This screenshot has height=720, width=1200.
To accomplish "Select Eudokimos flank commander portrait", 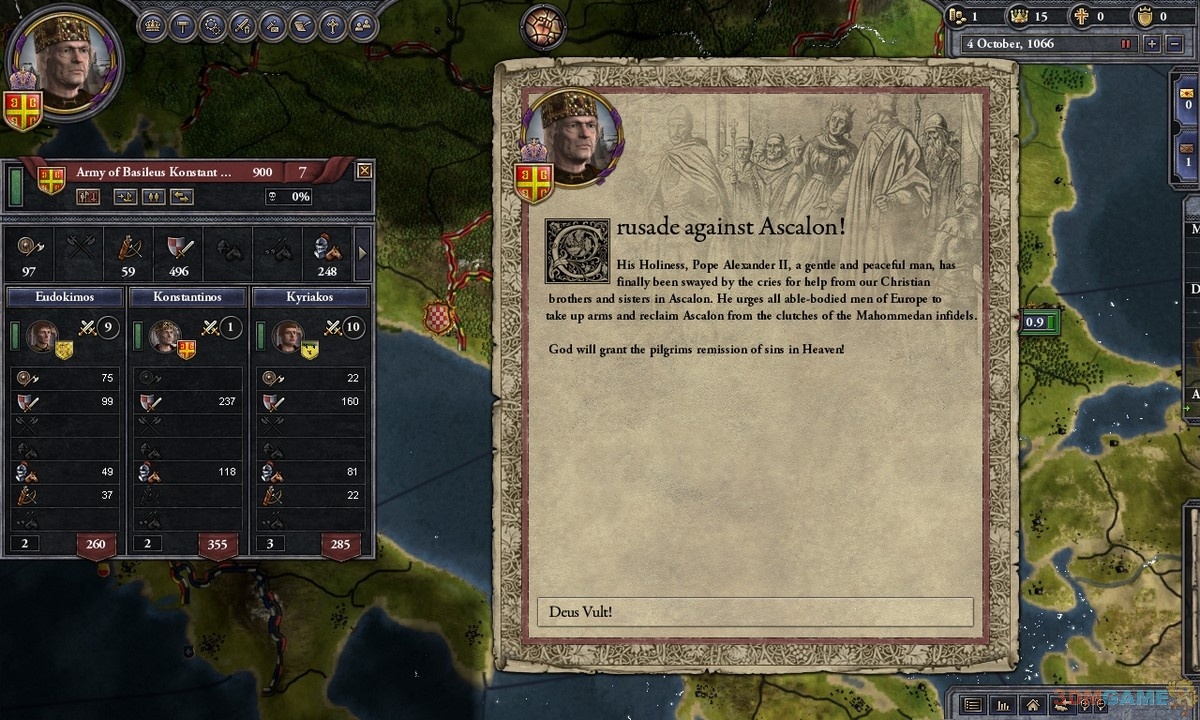I will click(x=42, y=336).
